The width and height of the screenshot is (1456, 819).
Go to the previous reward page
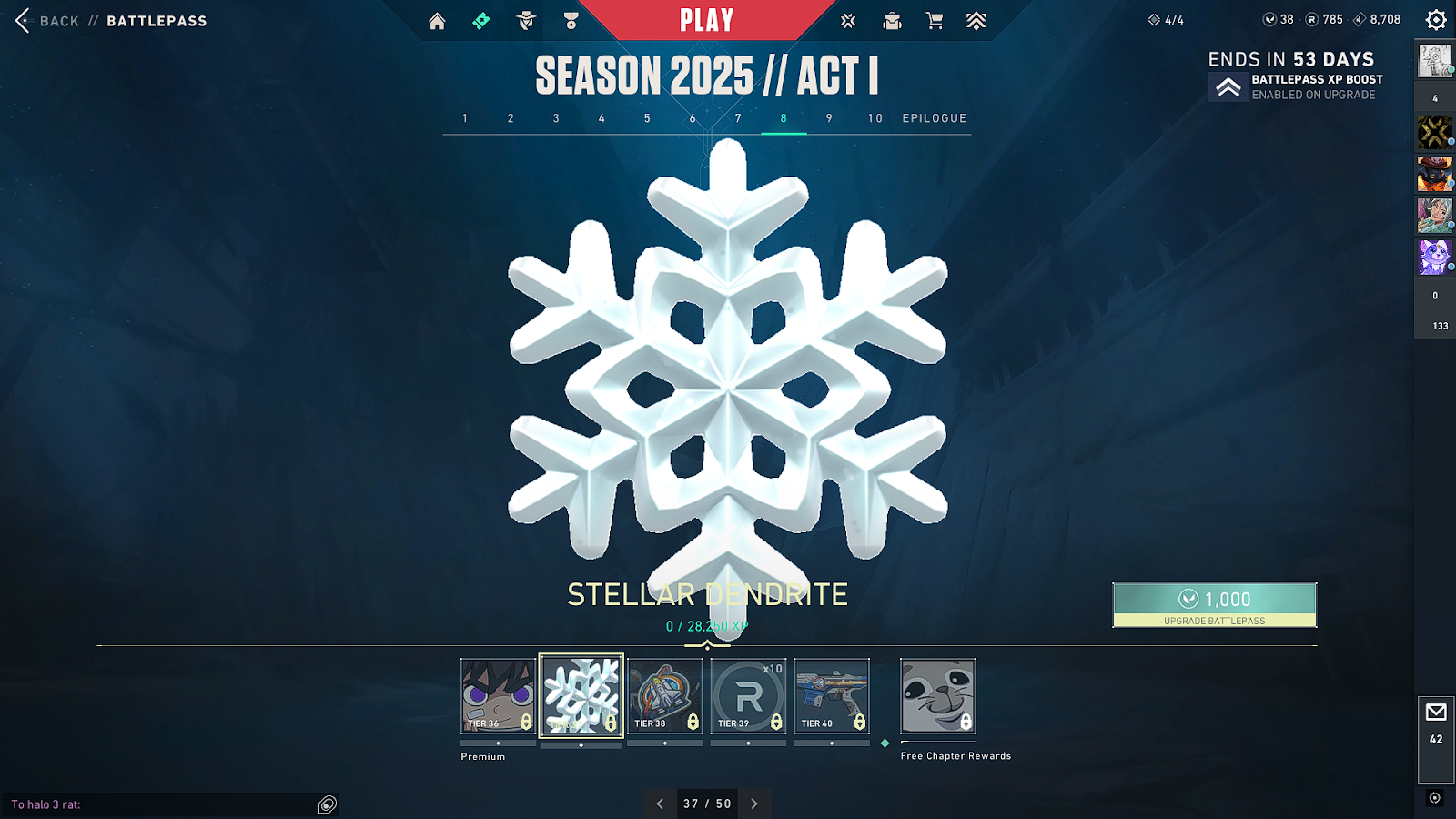click(661, 804)
